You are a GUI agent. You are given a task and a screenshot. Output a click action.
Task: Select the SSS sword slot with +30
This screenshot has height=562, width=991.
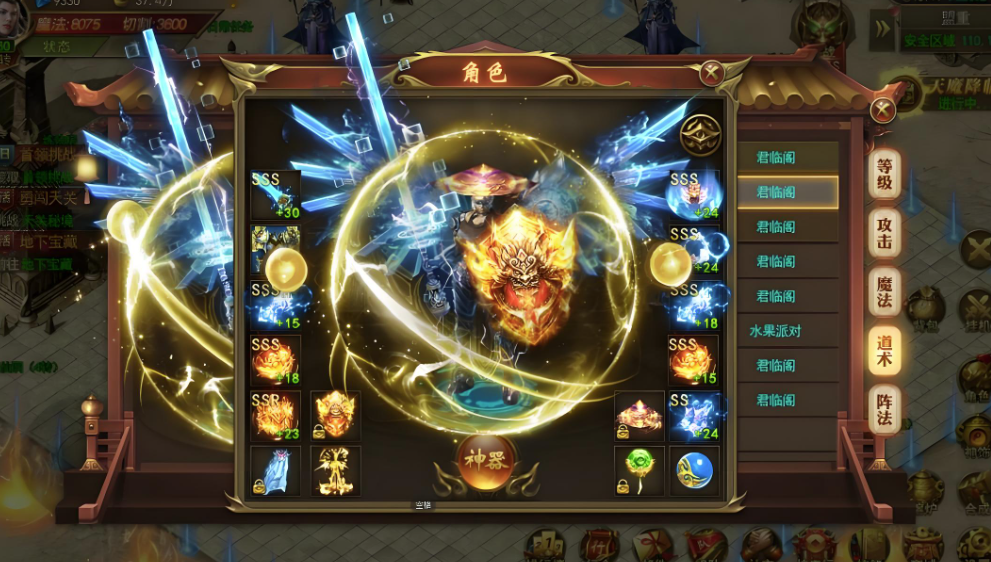[x=275, y=195]
